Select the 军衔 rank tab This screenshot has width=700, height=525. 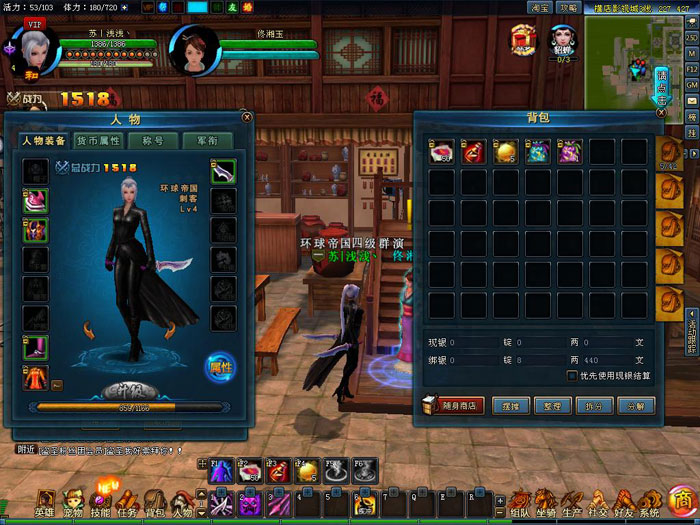pyautogui.click(x=207, y=141)
